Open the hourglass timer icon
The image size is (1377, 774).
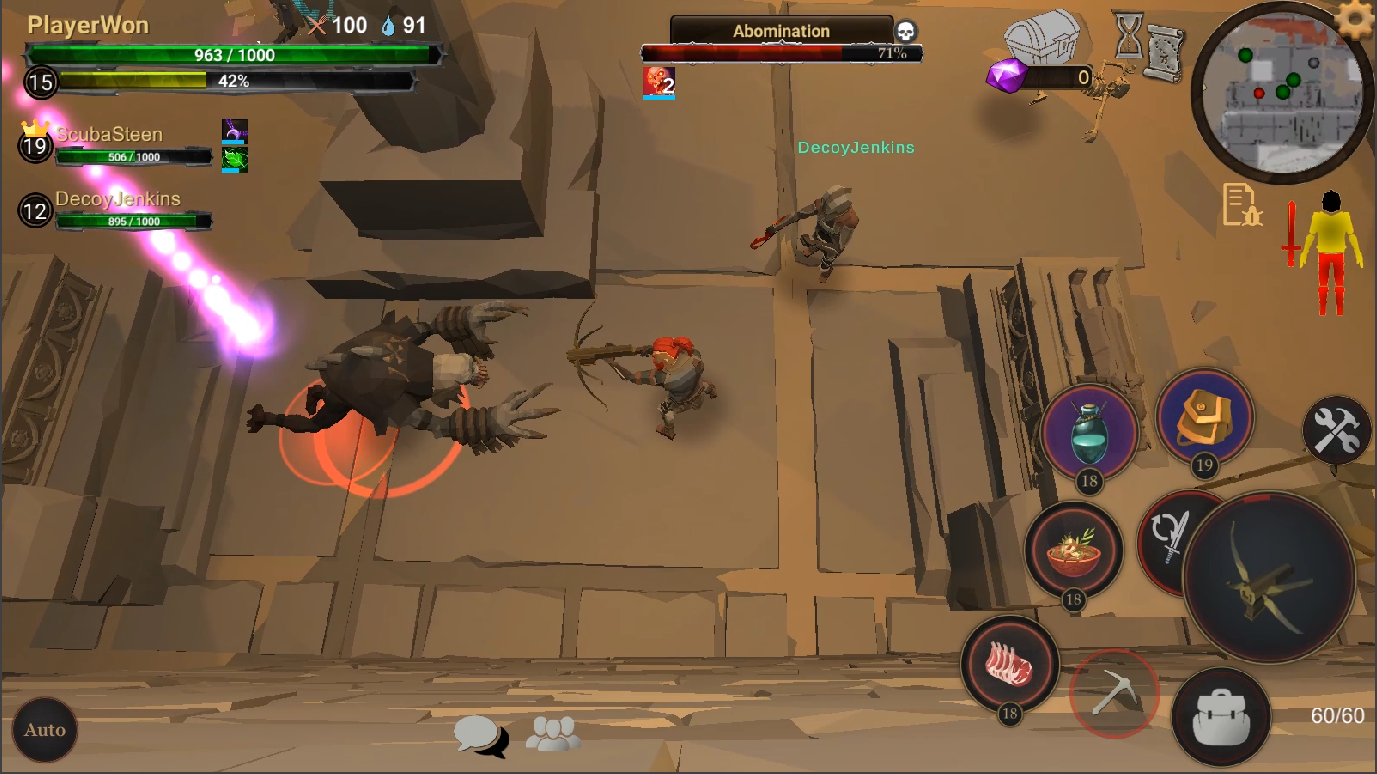[1129, 36]
